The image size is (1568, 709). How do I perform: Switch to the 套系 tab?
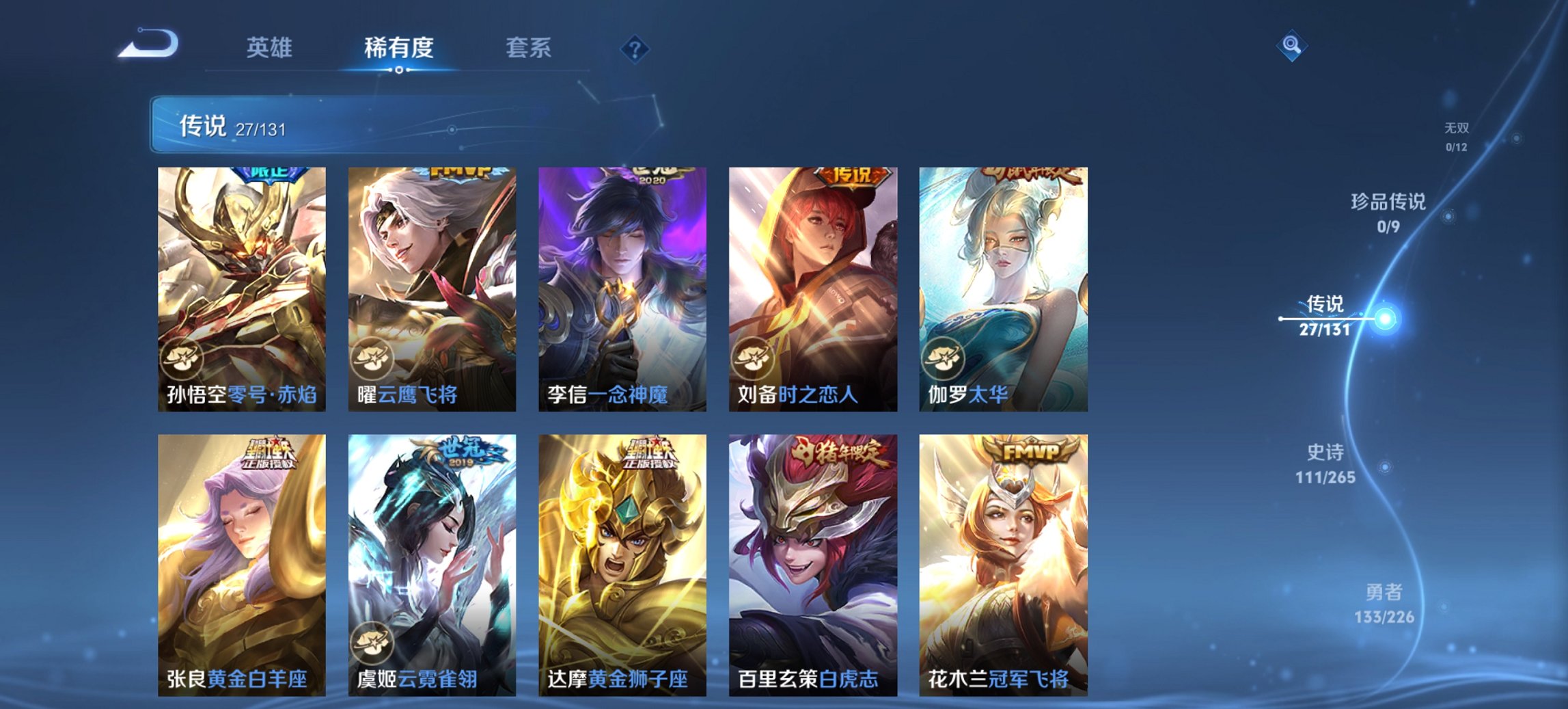coord(529,48)
